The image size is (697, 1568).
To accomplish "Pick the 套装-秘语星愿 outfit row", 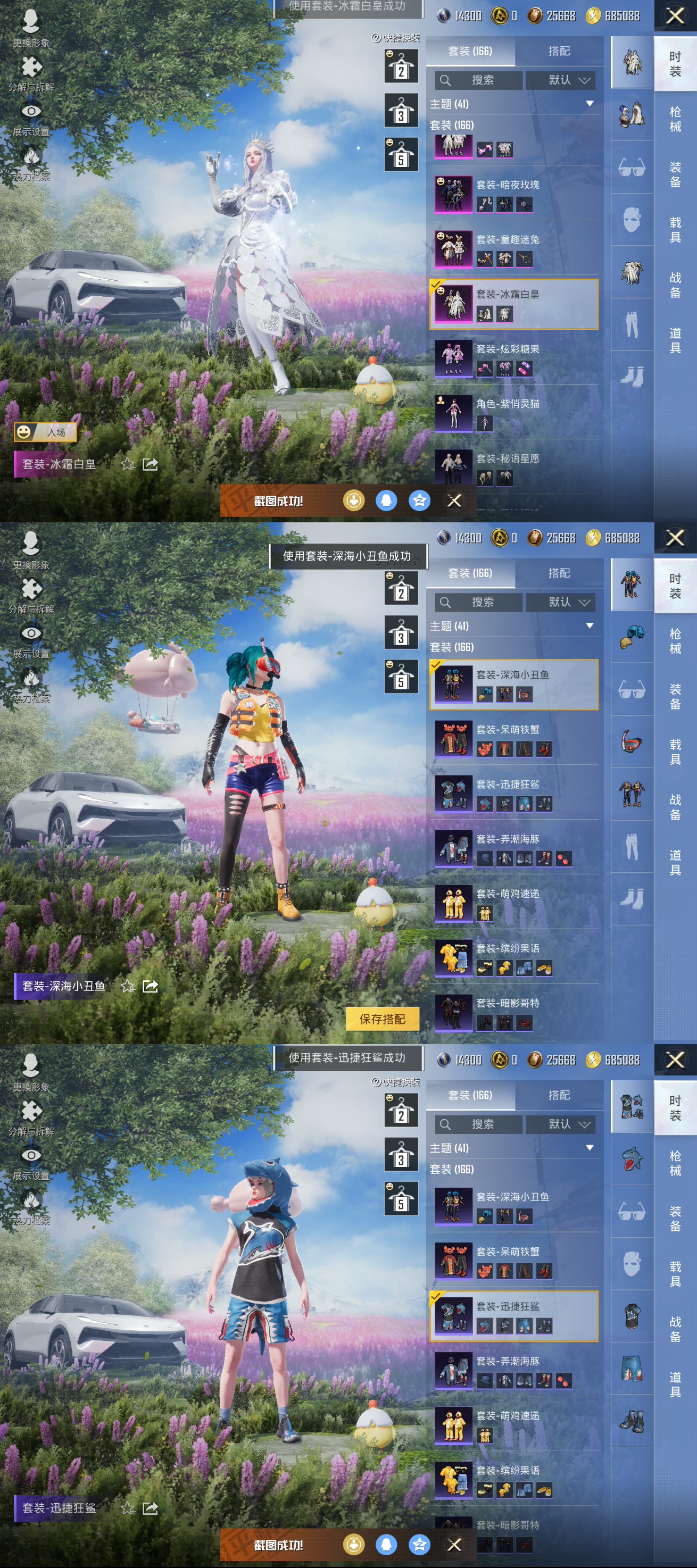I will [x=515, y=468].
